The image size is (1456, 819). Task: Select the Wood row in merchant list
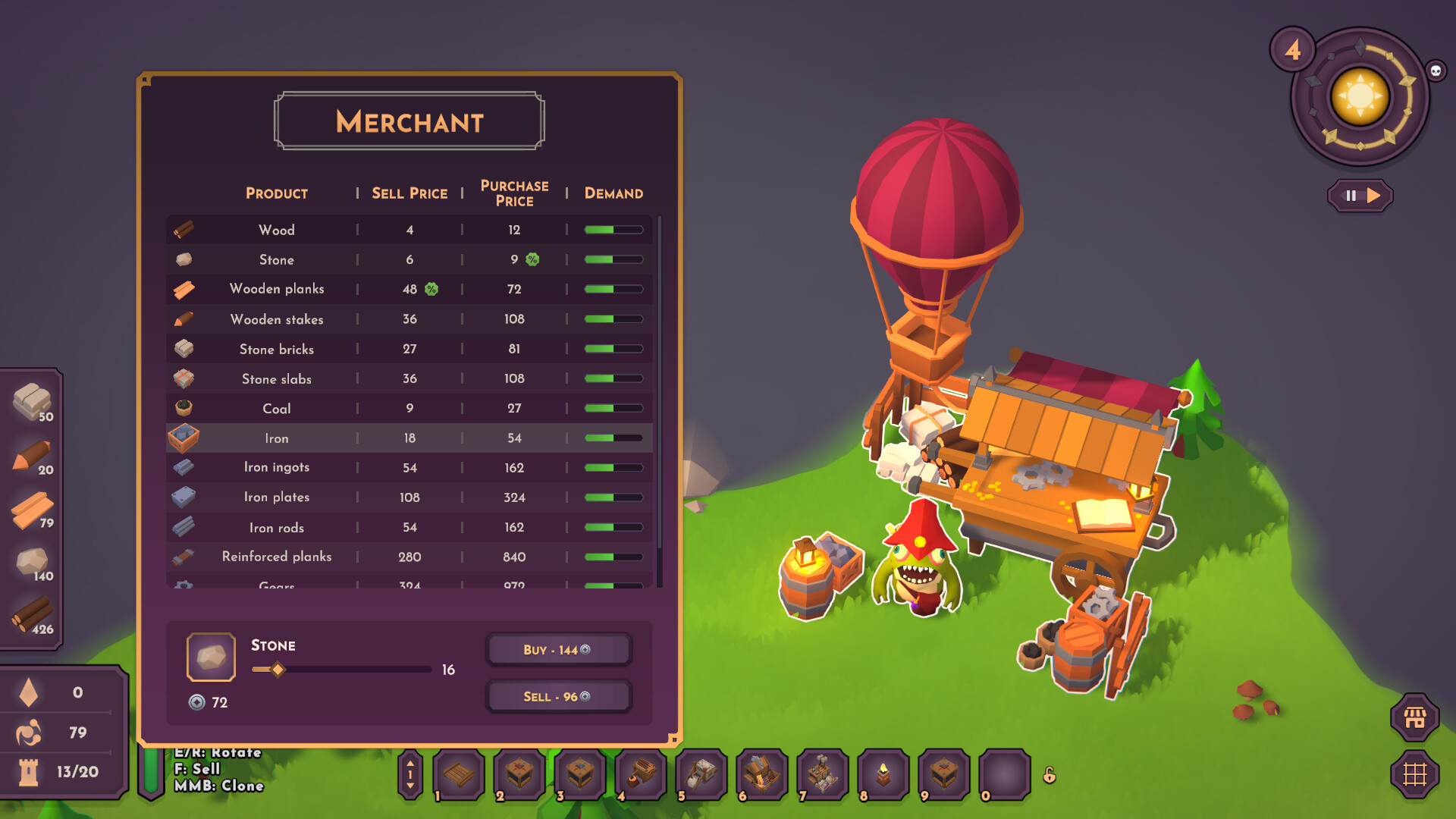(x=409, y=230)
